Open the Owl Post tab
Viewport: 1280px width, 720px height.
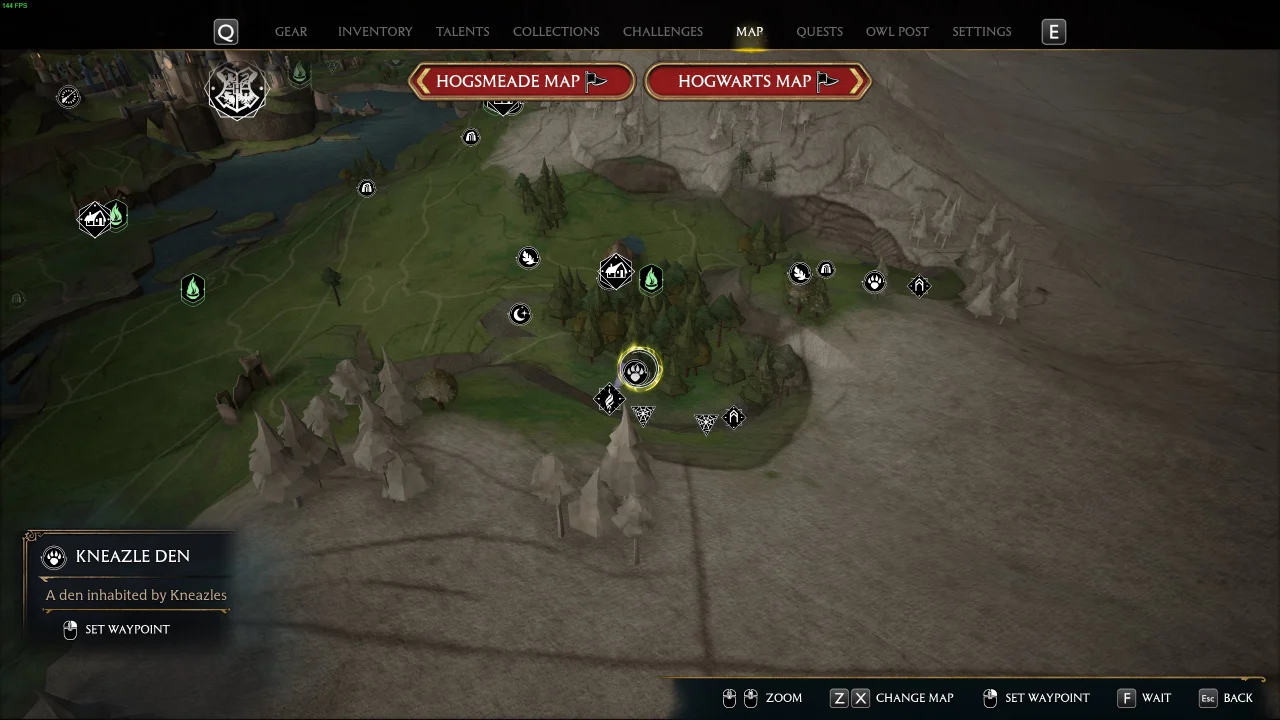click(897, 32)
